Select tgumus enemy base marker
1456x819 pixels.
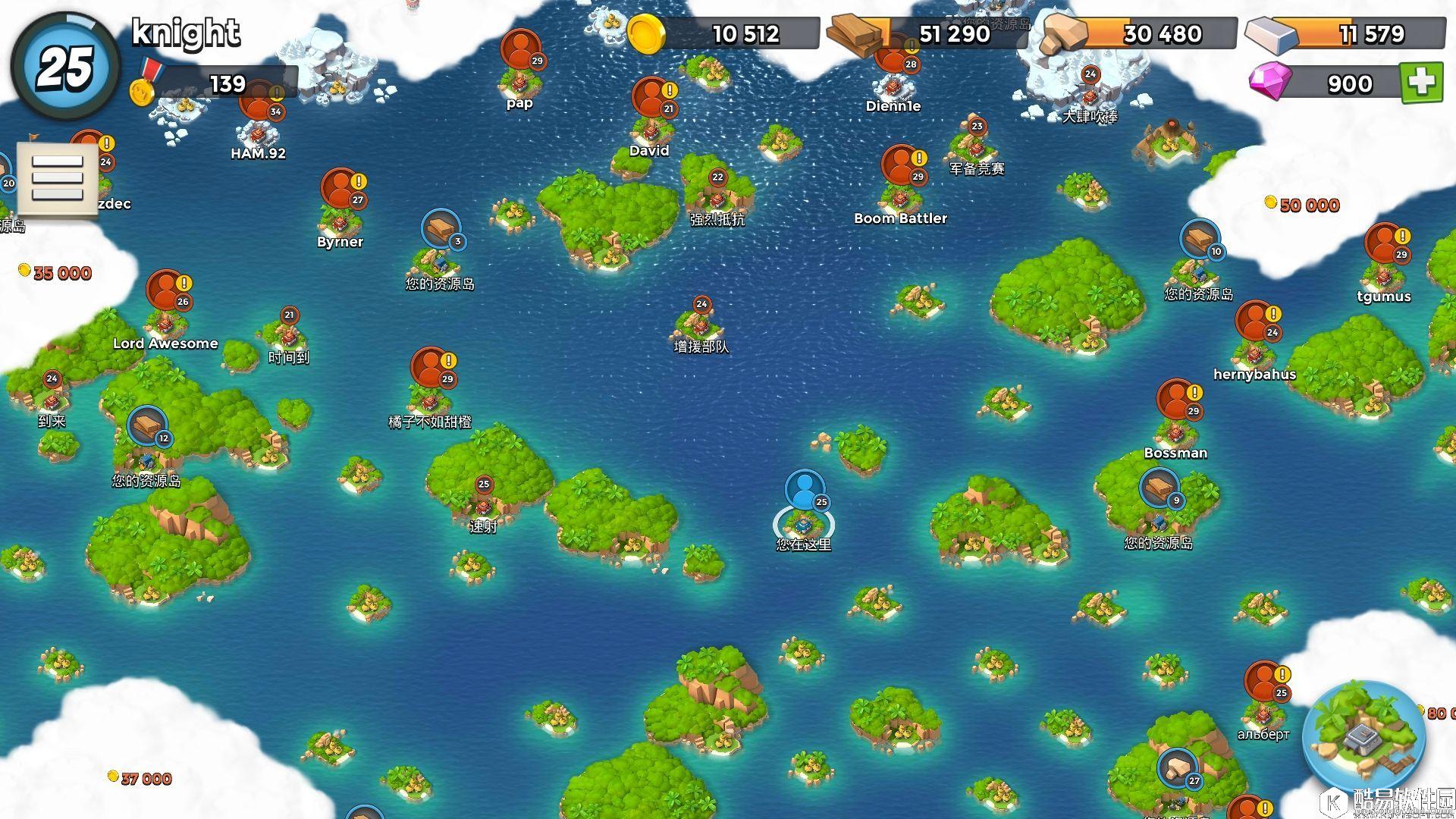(x=1385, y=244)
